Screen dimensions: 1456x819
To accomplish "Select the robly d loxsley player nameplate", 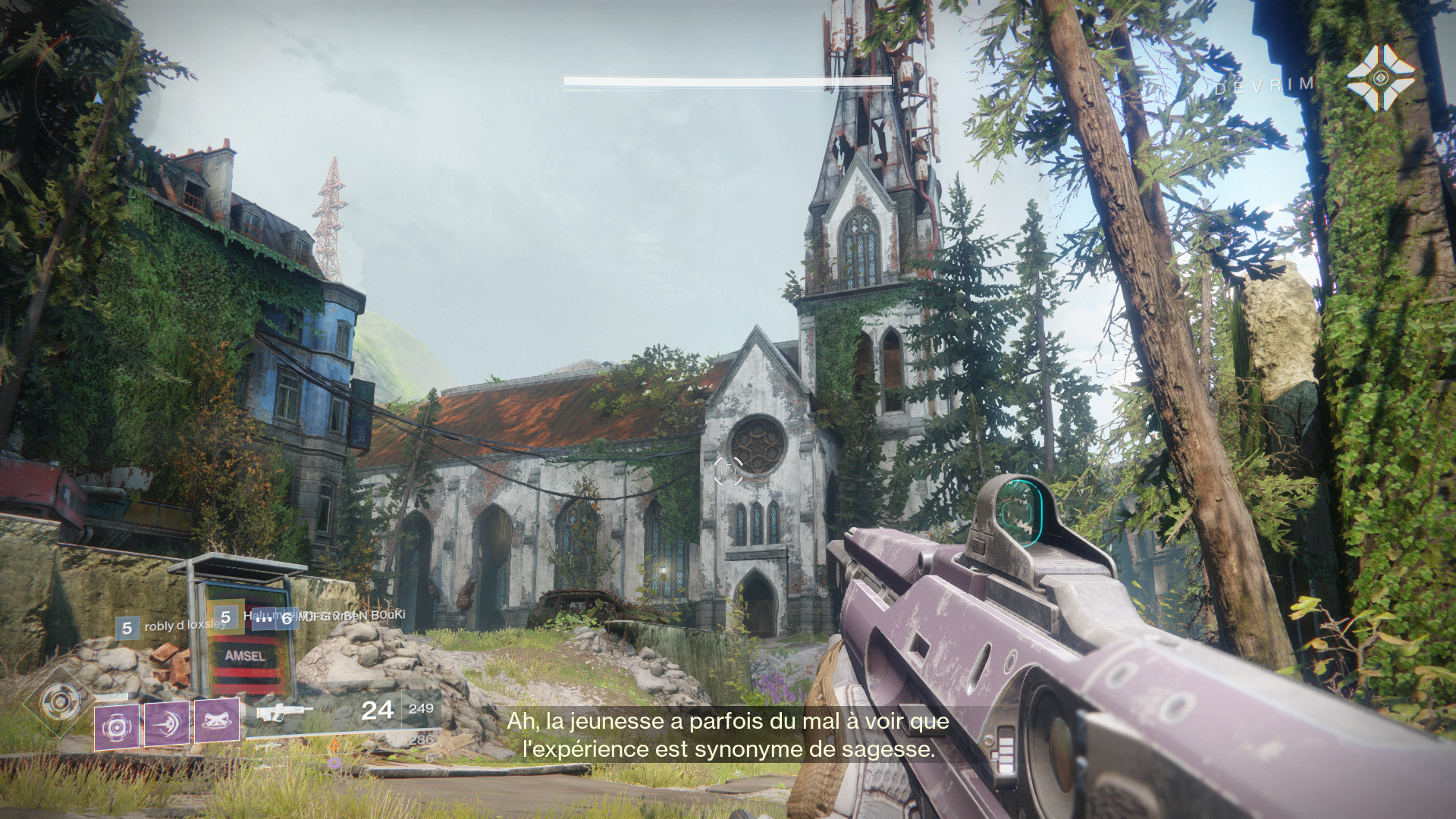I will [171, 628].
